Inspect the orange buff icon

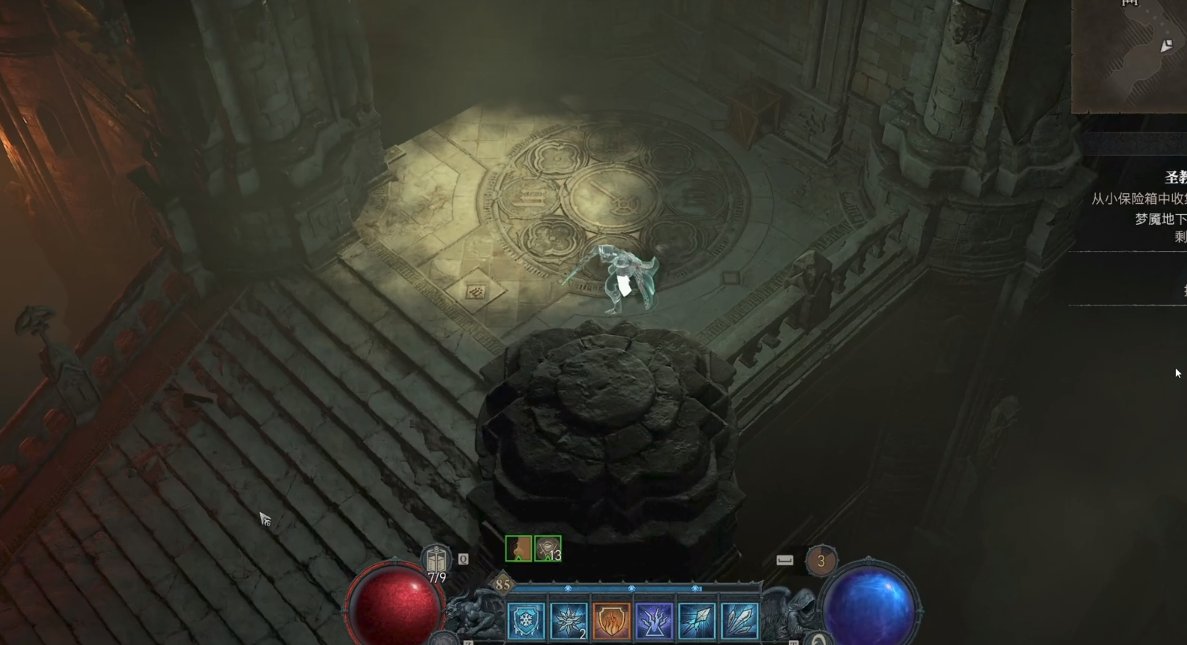(x=519, y=549)
